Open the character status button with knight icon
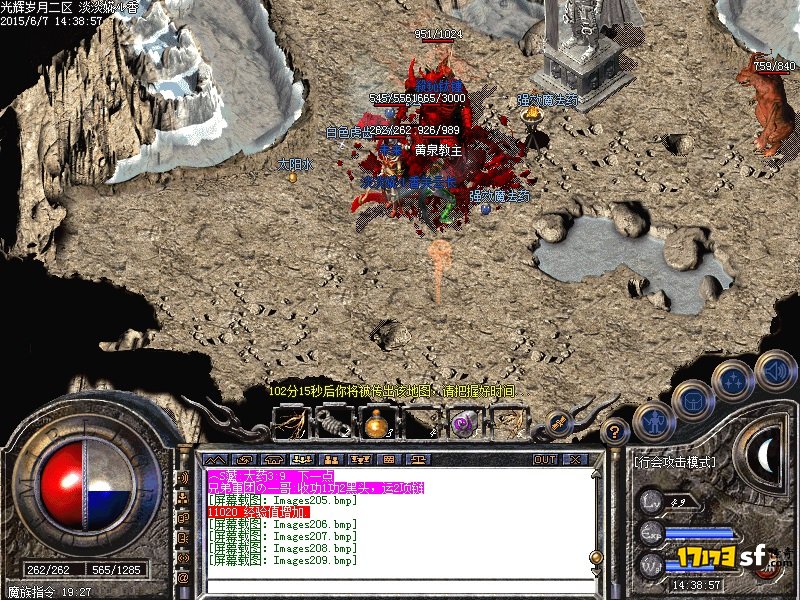 point(653,422)
